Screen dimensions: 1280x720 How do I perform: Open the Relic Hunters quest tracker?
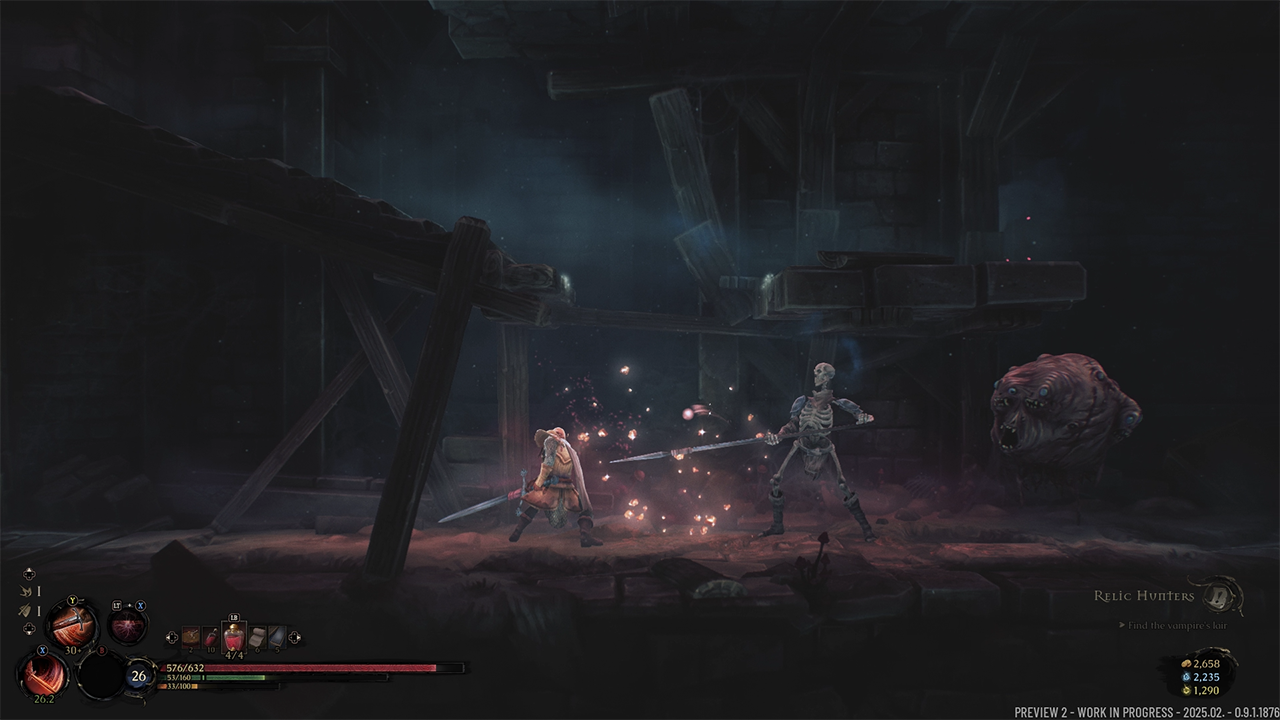(1144, 596)
